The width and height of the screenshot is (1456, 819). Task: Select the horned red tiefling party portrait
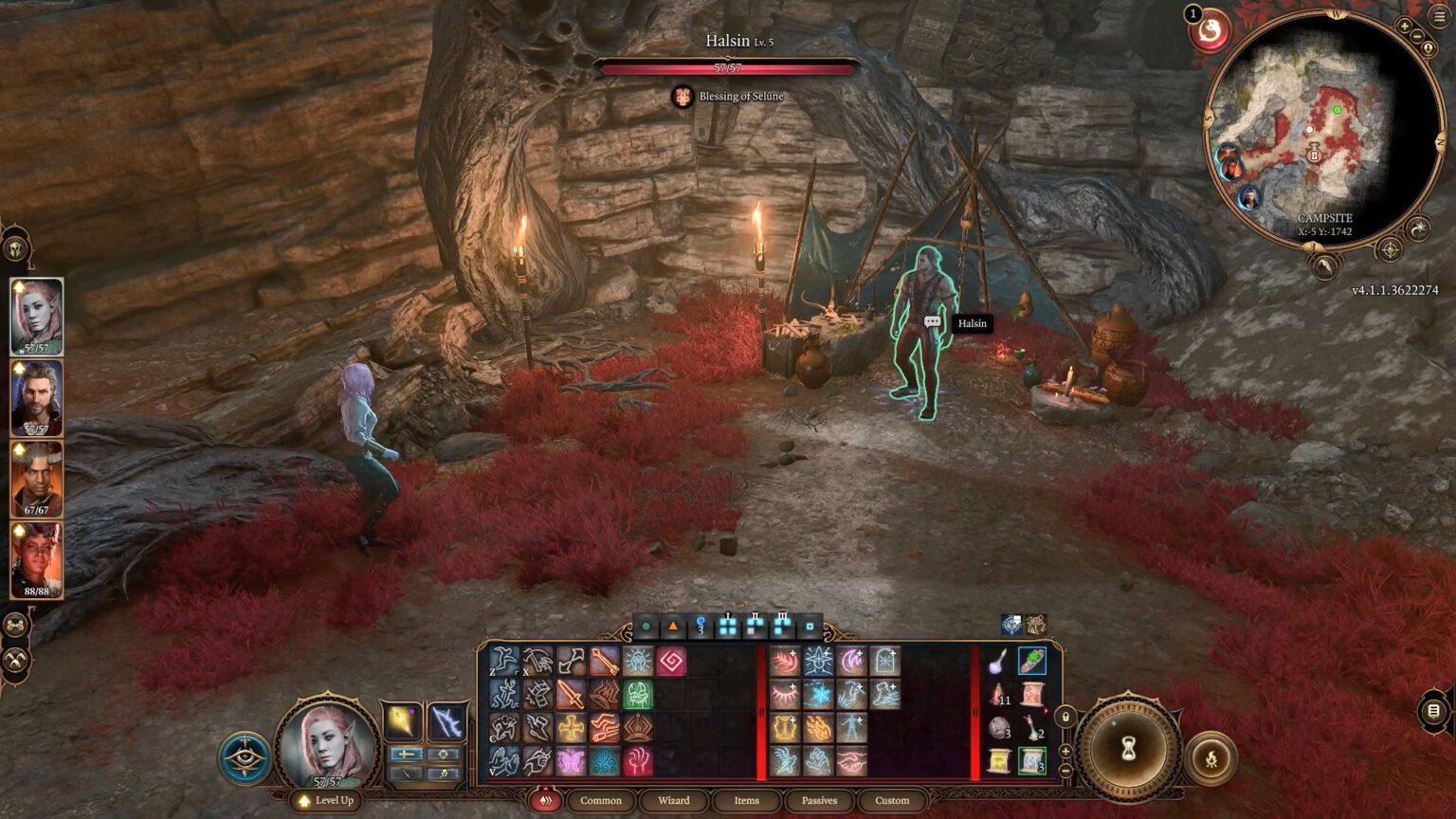tap(37, 560)
